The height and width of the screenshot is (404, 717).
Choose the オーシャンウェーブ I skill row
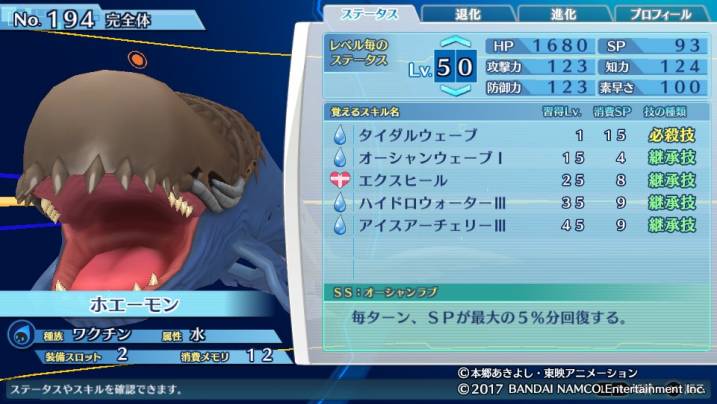point(514,158)
